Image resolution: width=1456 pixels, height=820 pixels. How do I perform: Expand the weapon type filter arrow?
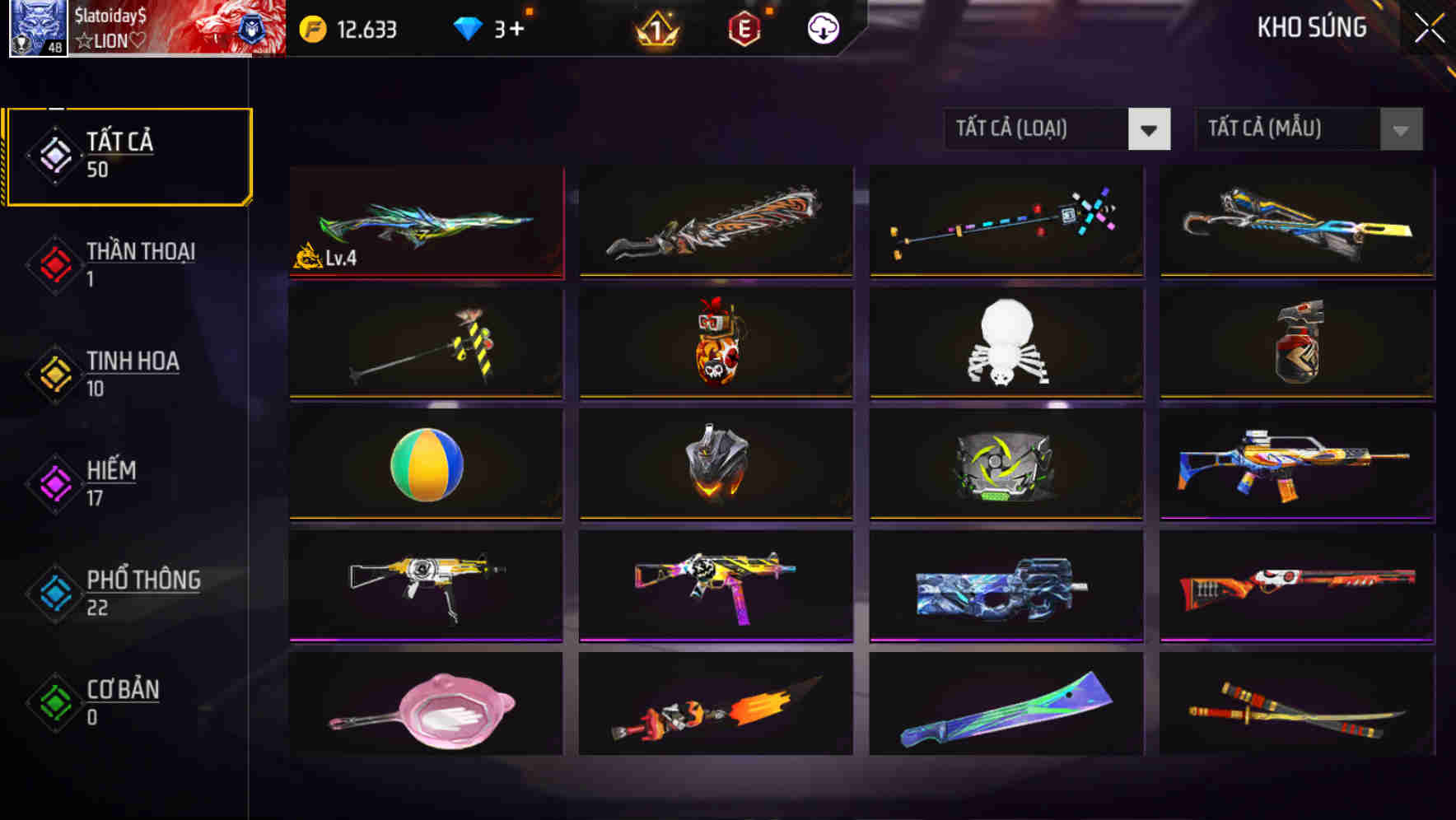(x=1150, y=129)
